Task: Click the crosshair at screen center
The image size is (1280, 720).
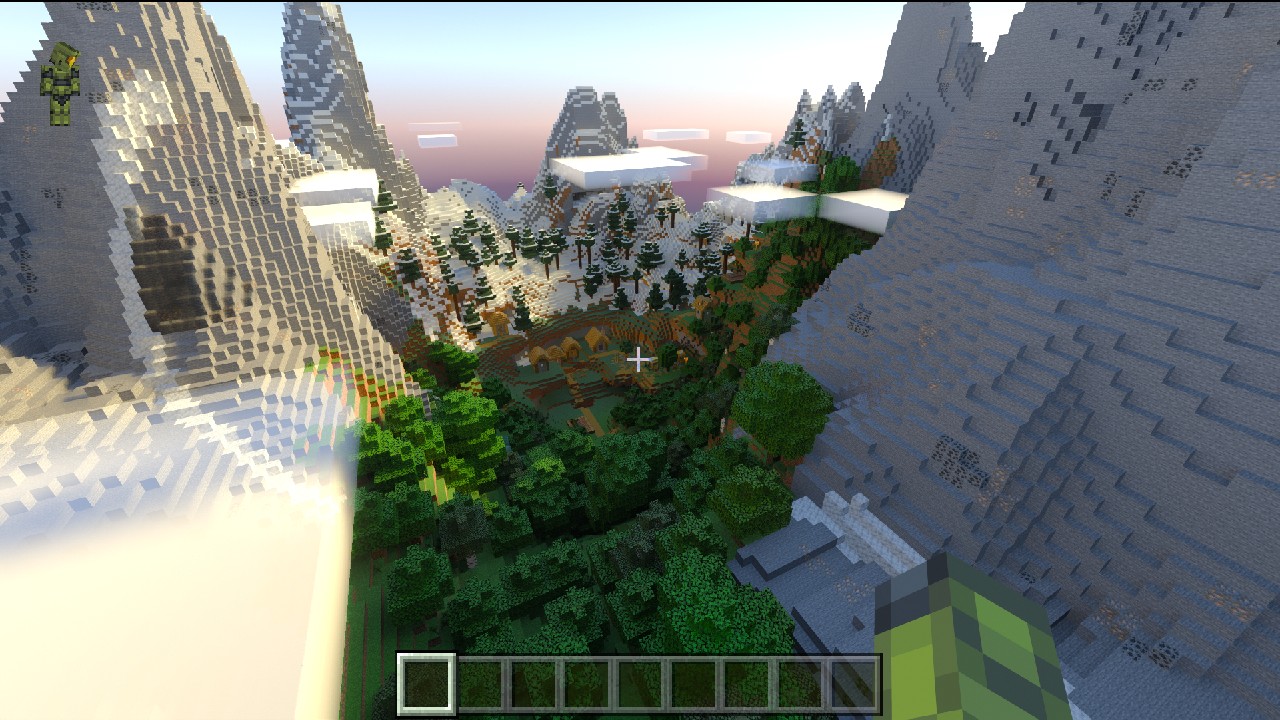Action: 640,360
